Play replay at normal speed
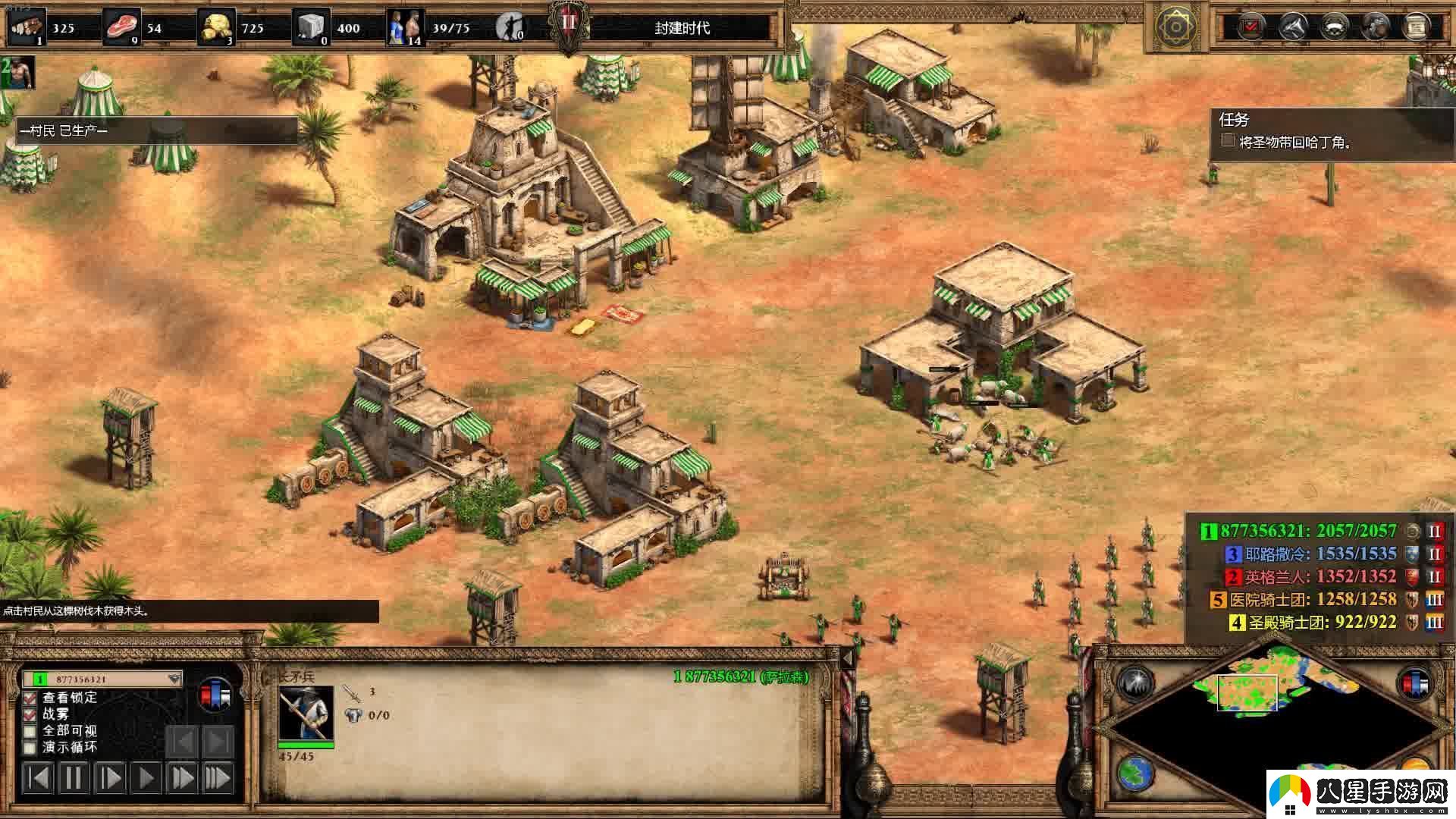 tap(146, 778)
